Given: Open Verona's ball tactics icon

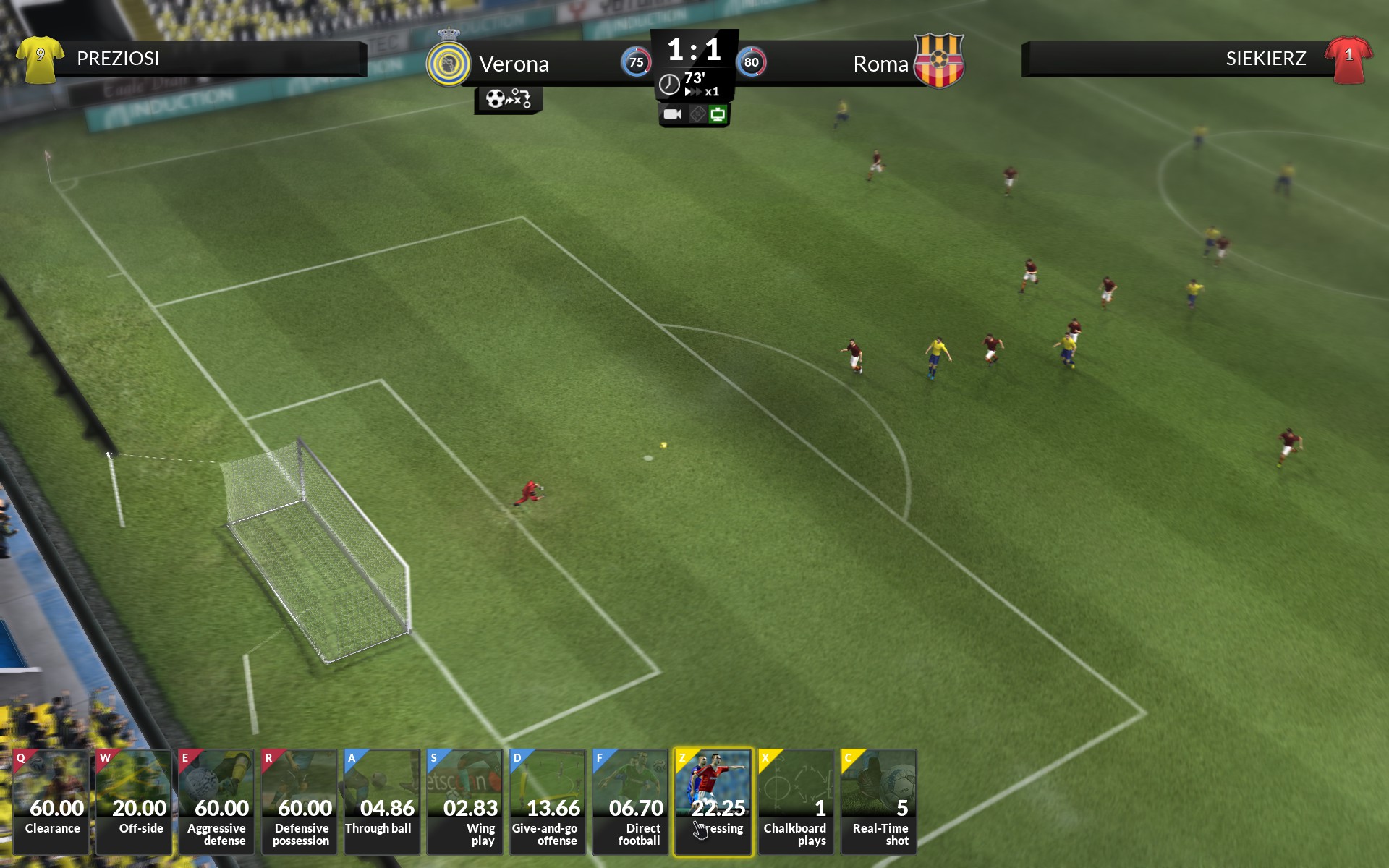Looking at the screenshot, I should (509, 99).
